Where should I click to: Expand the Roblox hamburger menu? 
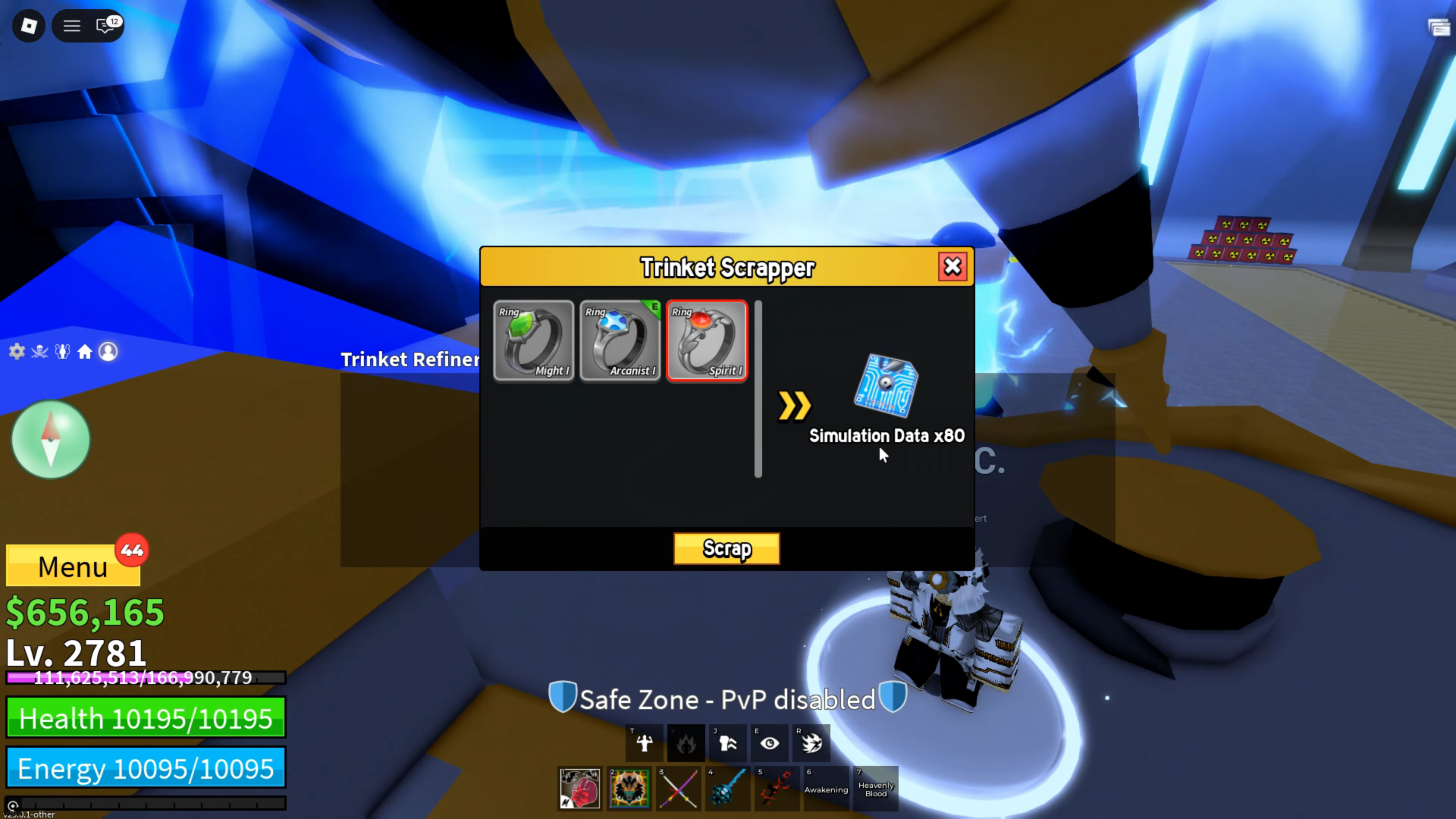71,25
